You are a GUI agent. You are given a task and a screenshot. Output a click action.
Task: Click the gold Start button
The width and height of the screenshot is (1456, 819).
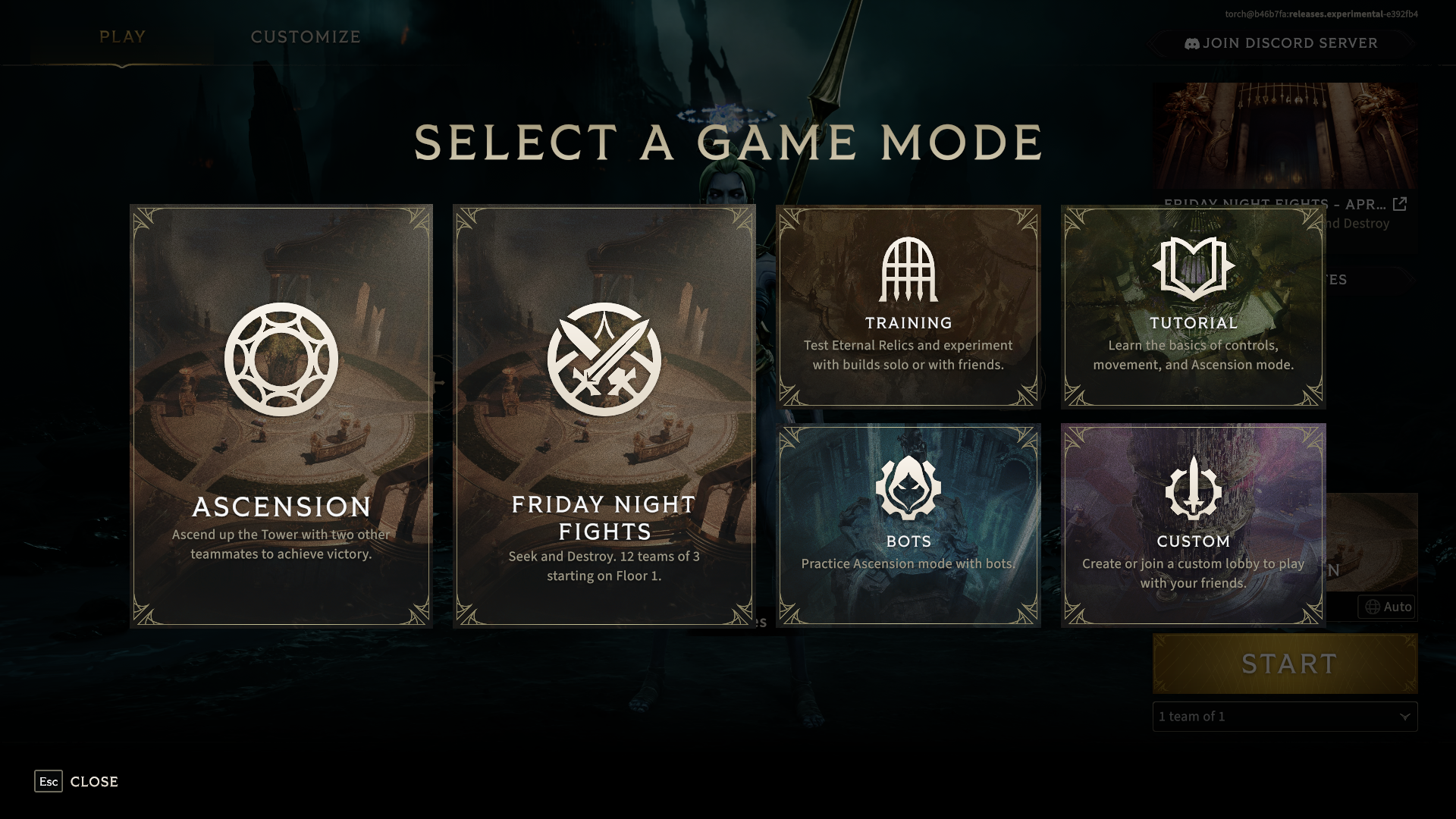click(1285, 664)
